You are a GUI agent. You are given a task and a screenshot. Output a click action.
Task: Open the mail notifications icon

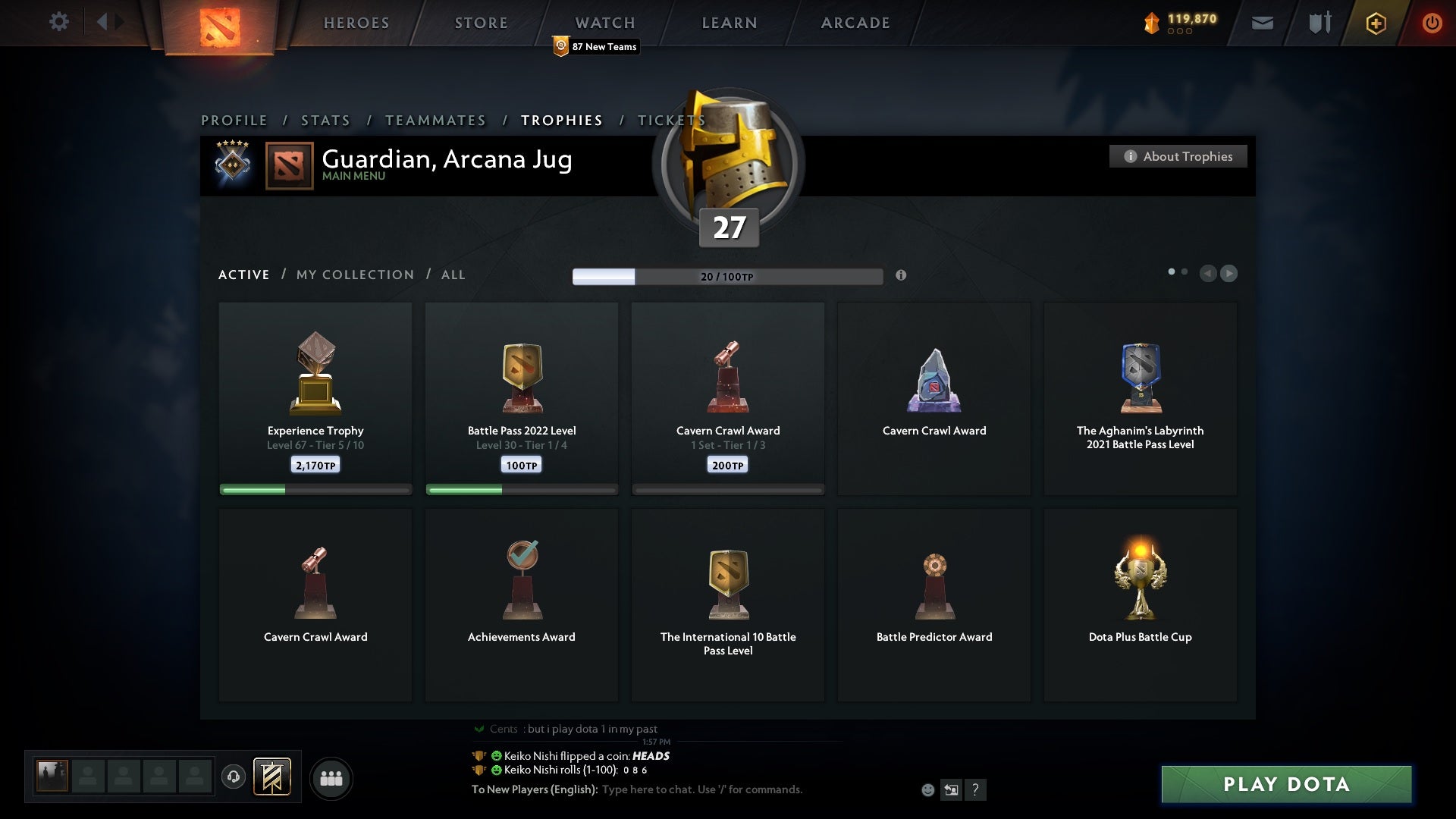click(1263, 23)
